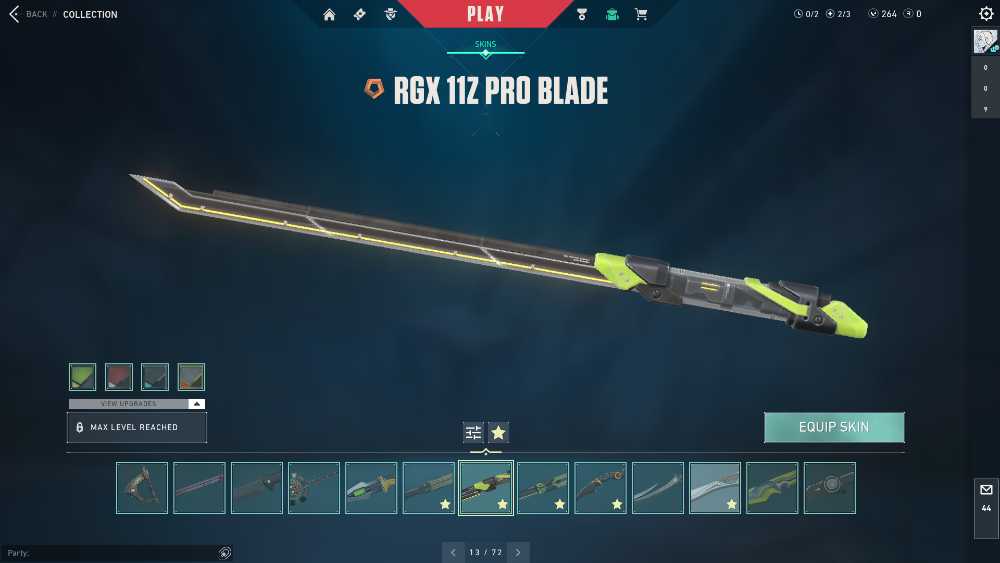This screenshot has width=1000, height=563.
Task: Toggle the favorites star filter
Action: tap(498, 432)
